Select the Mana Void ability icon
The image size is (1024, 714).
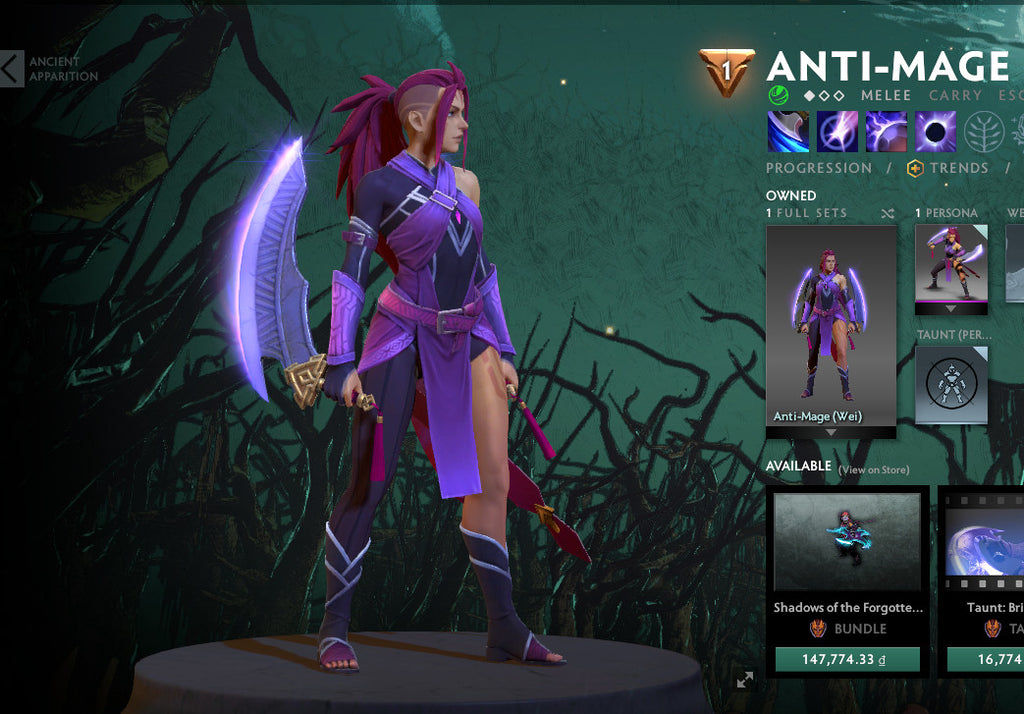coord(936,131)
